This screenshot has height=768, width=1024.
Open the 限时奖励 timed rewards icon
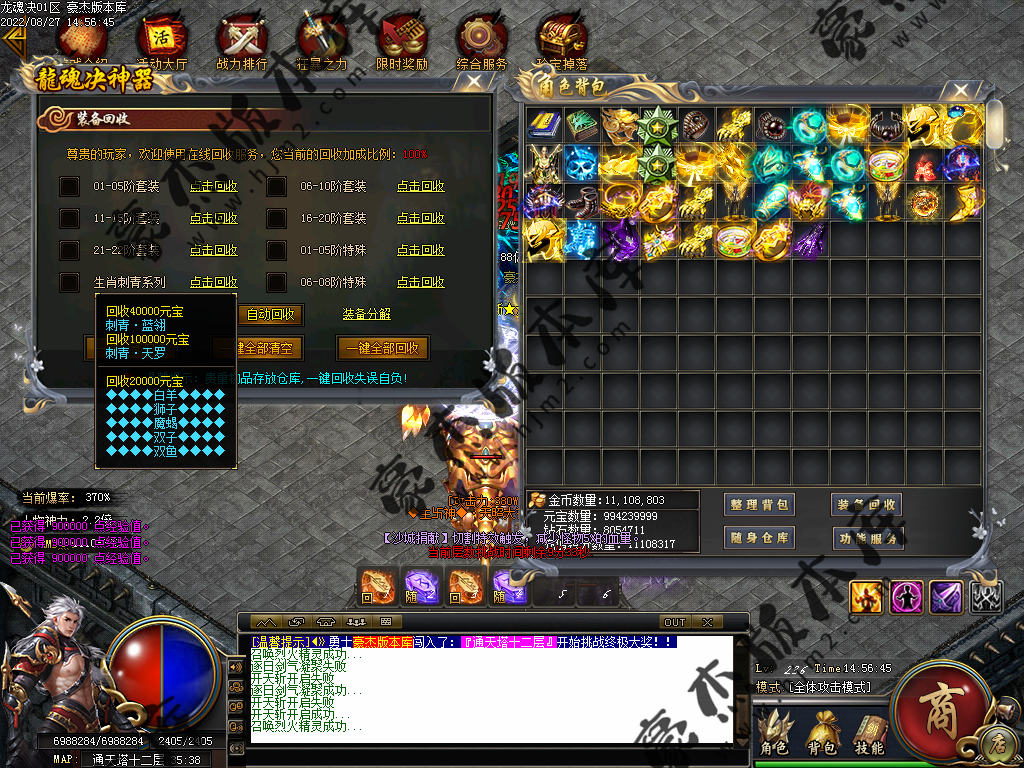[402, 44]
